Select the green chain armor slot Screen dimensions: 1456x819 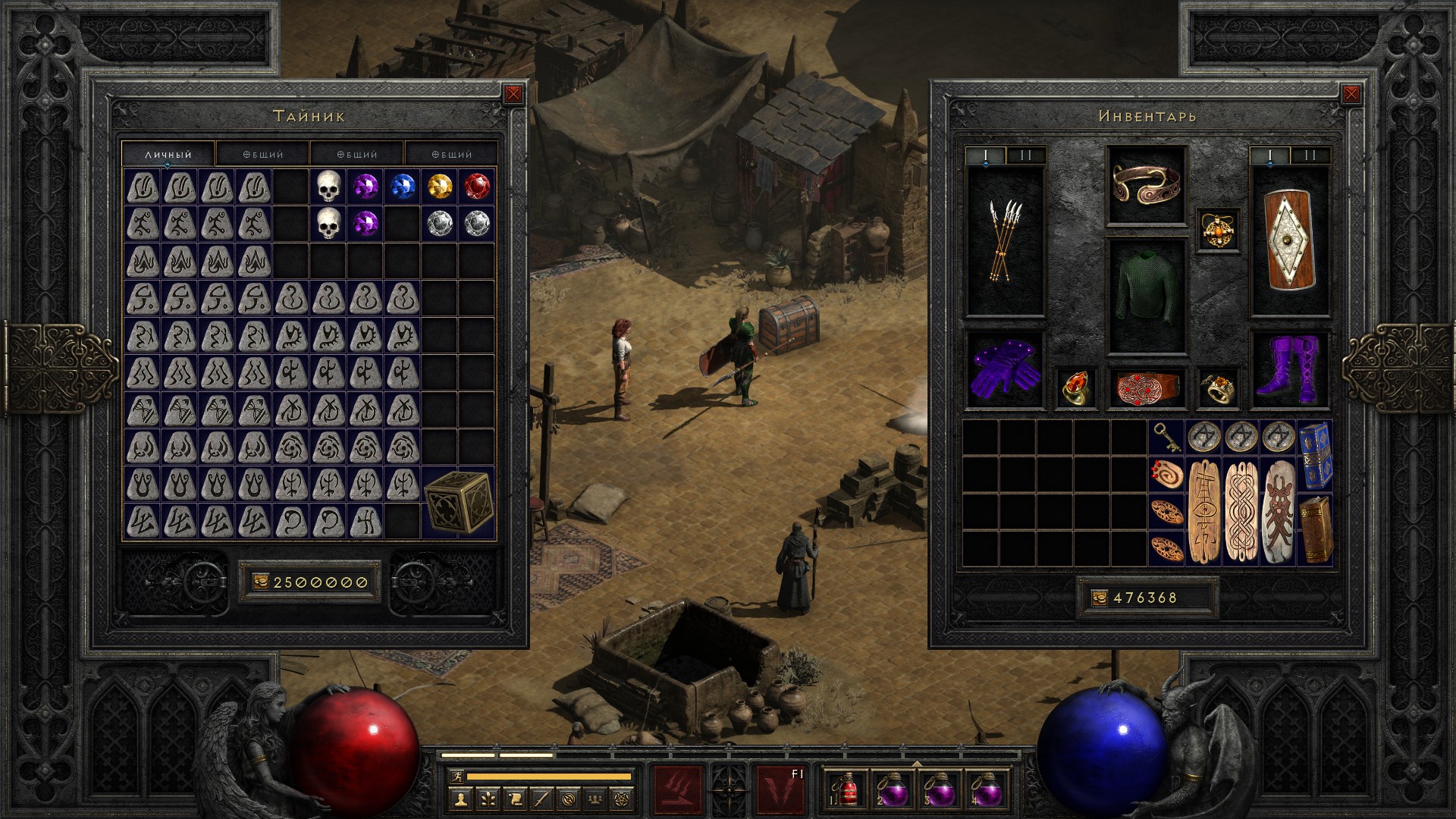1146,296
